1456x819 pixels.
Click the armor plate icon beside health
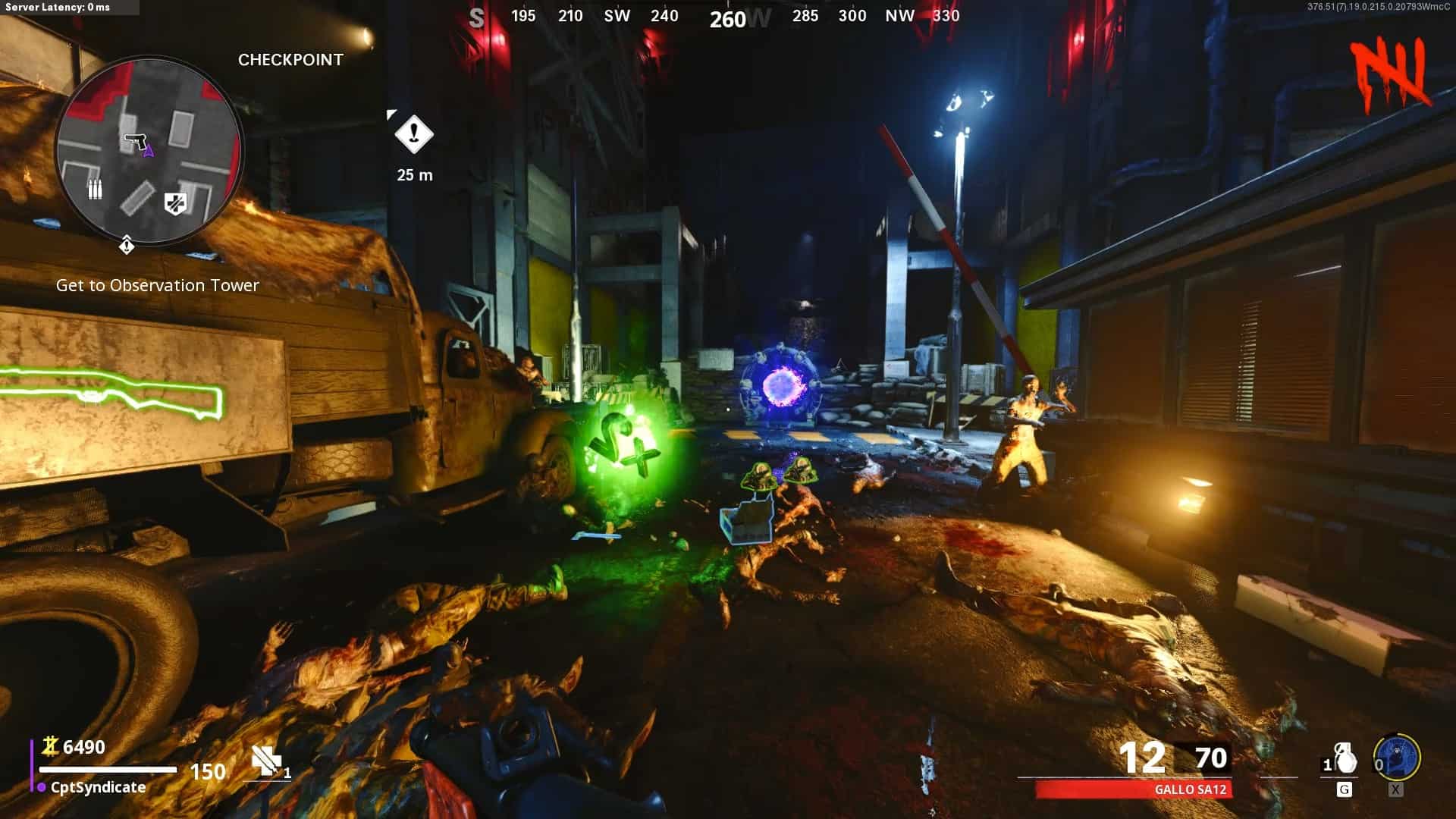267,761
